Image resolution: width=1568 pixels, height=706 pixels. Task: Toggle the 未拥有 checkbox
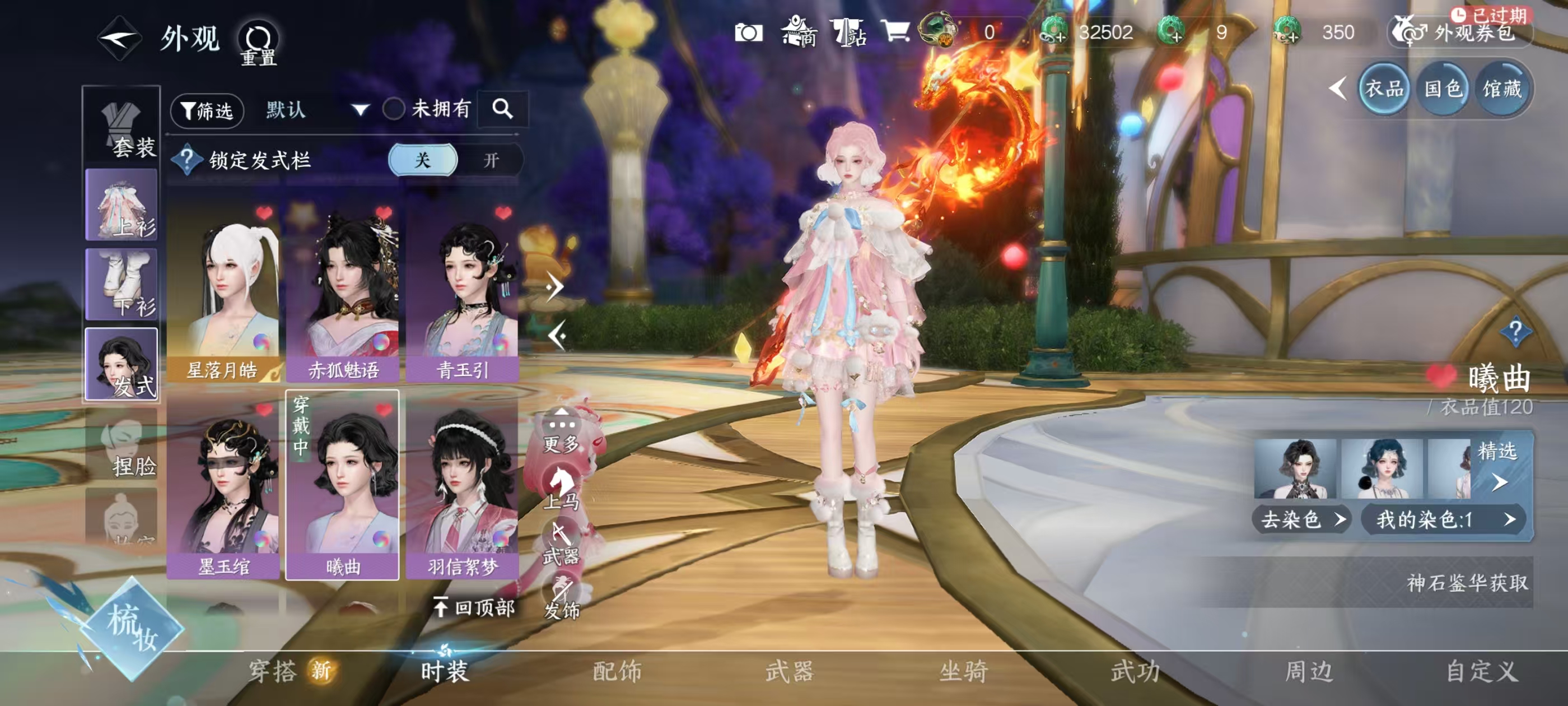[x=394, y=109]
